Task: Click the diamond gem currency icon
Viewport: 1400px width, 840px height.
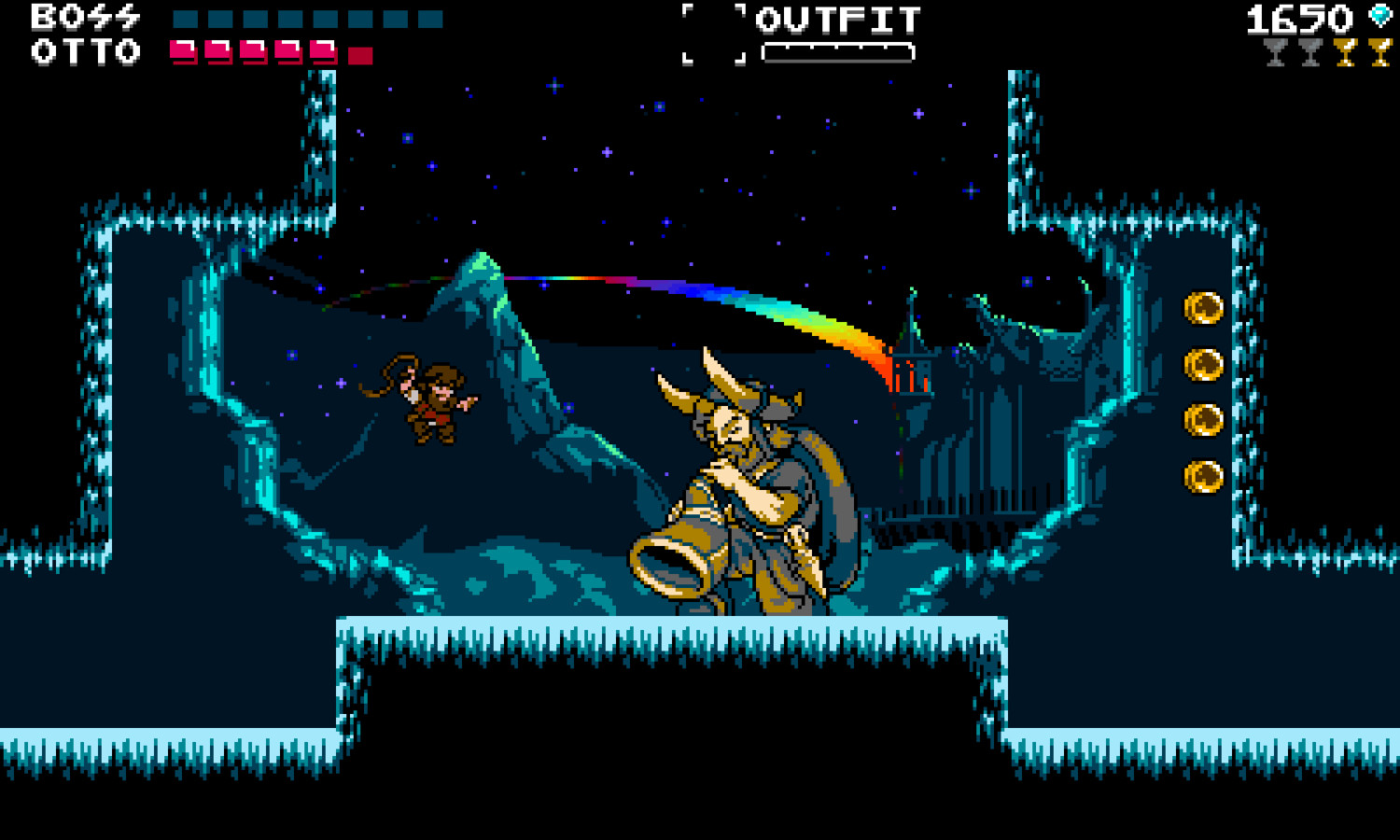Action: 1379,16
